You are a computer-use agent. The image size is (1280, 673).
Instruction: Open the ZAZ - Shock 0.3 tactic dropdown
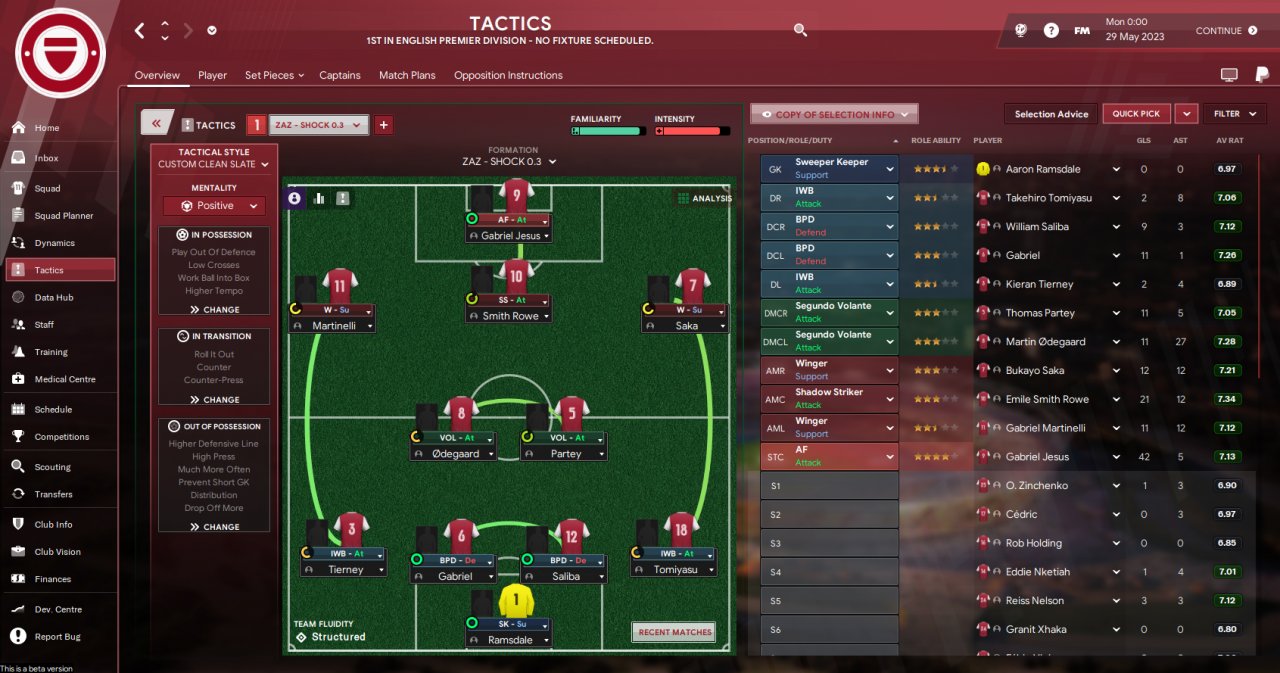click(319, 125)
